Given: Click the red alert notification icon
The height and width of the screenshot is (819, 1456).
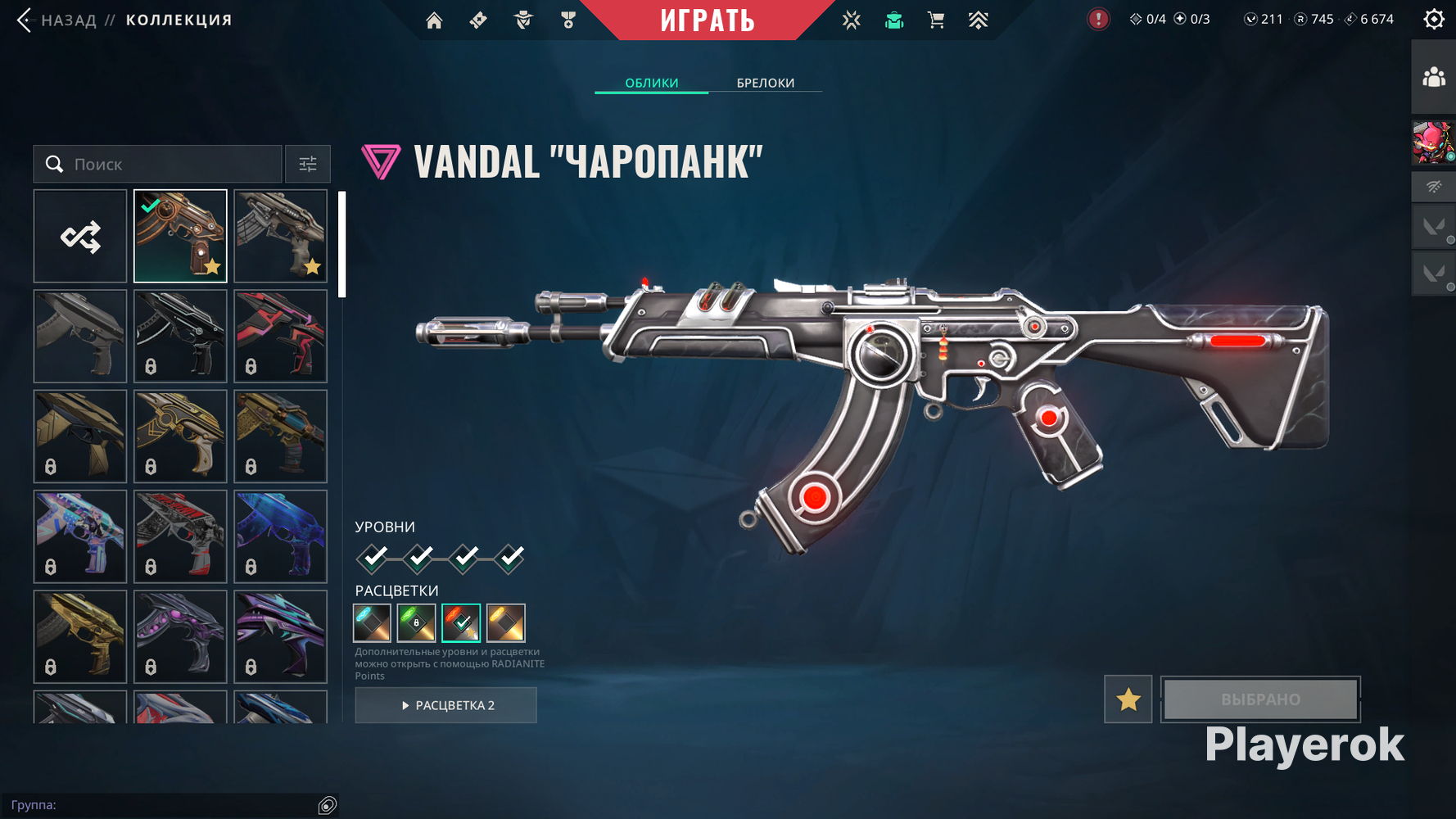Looking at the screenshot, I should pyautogui.click(x=1098, y=19).
